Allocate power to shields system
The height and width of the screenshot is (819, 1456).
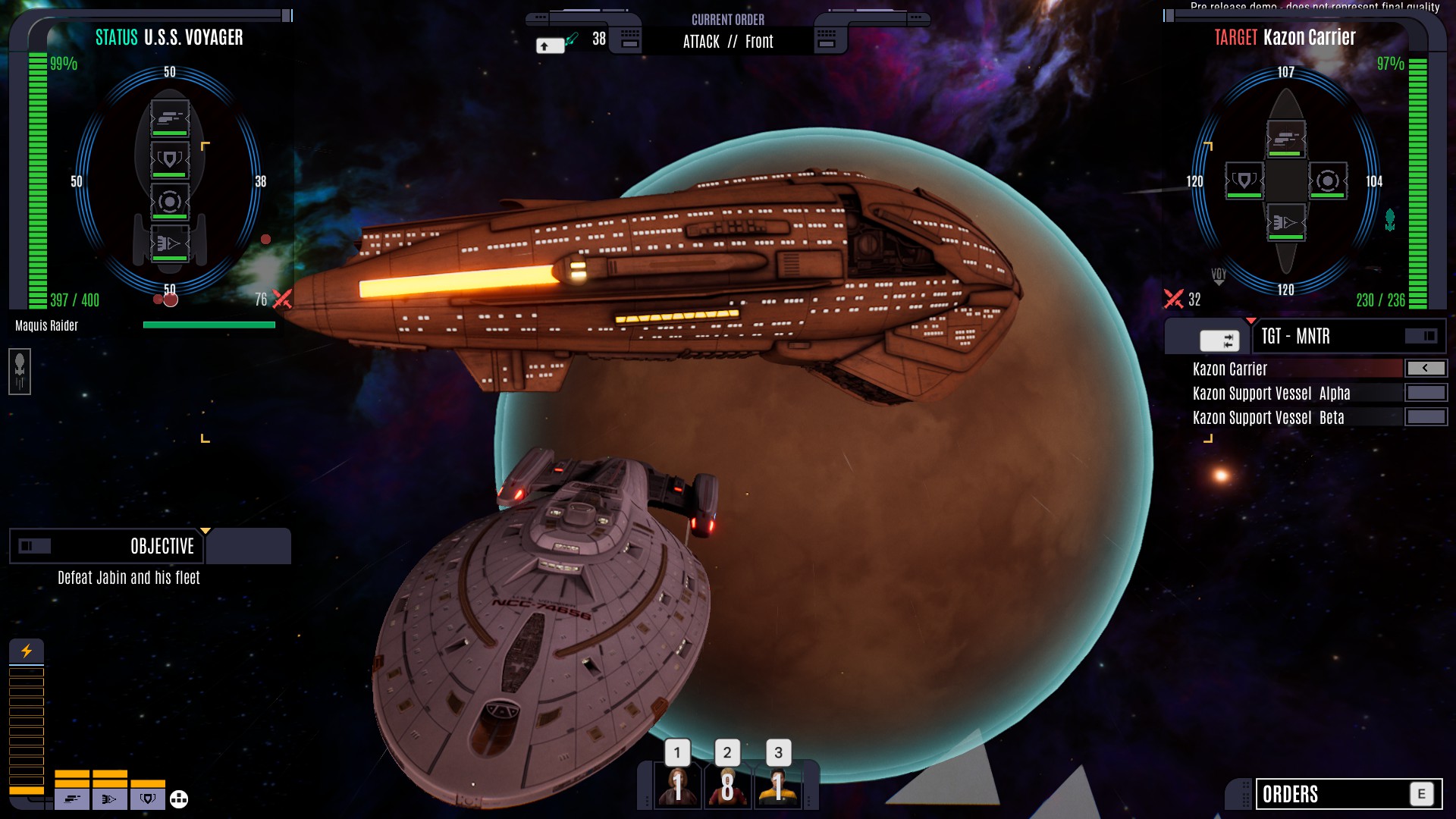pos(148,799)
